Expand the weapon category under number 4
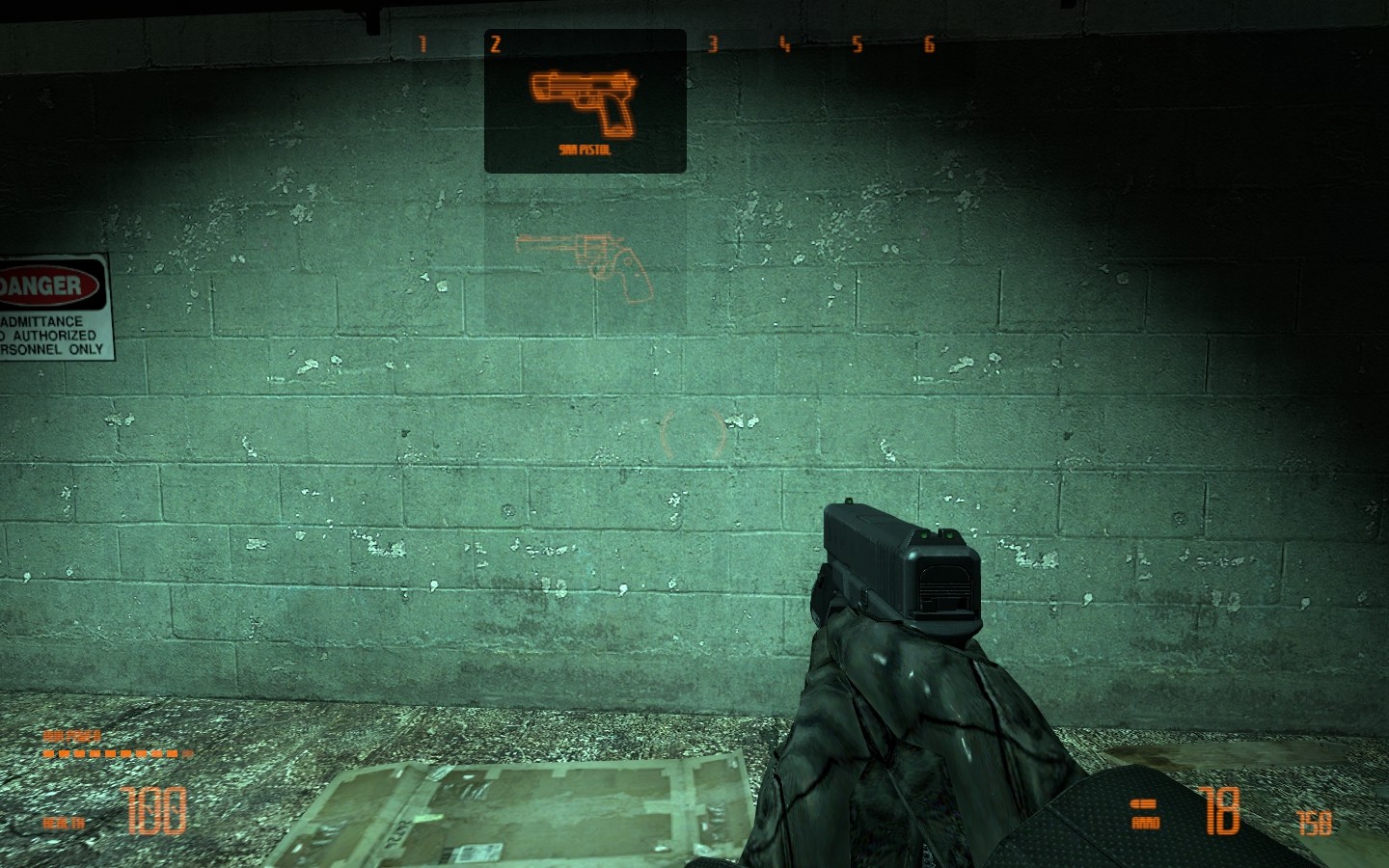The height and width of the screenshot is (868, 1389). pyautogui.click(x=782, y=42)
